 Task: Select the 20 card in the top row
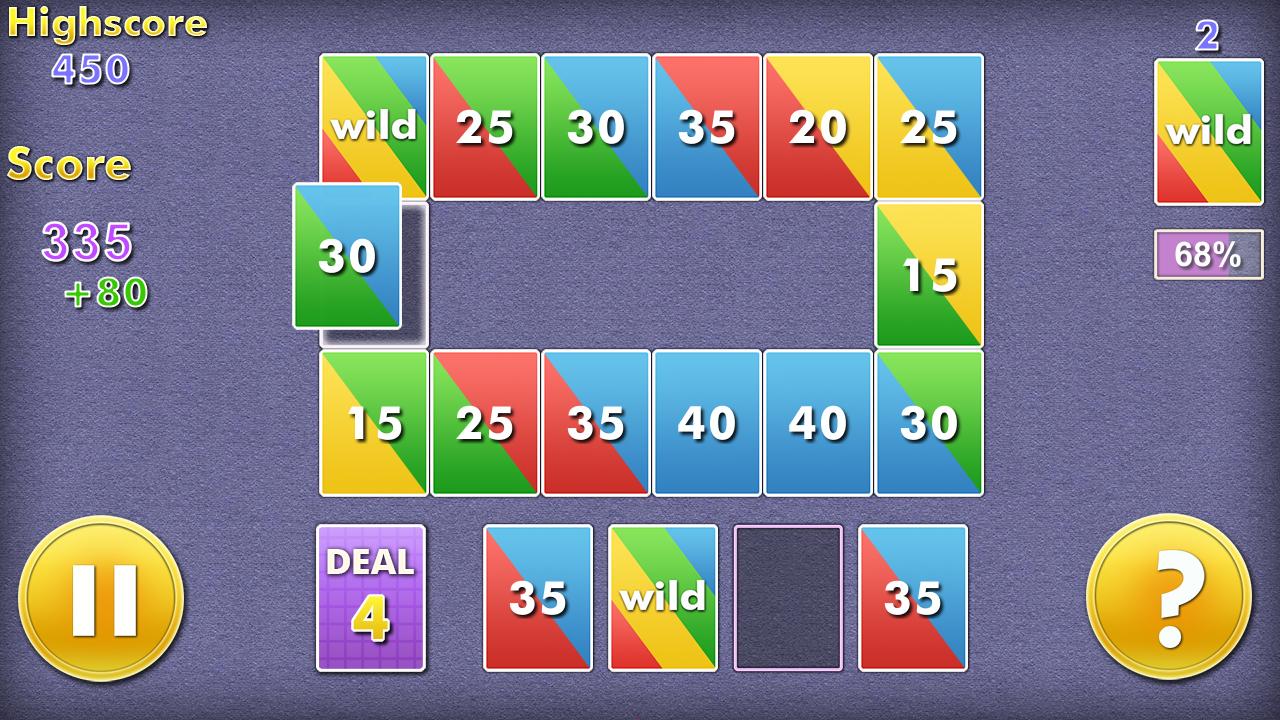818,125
